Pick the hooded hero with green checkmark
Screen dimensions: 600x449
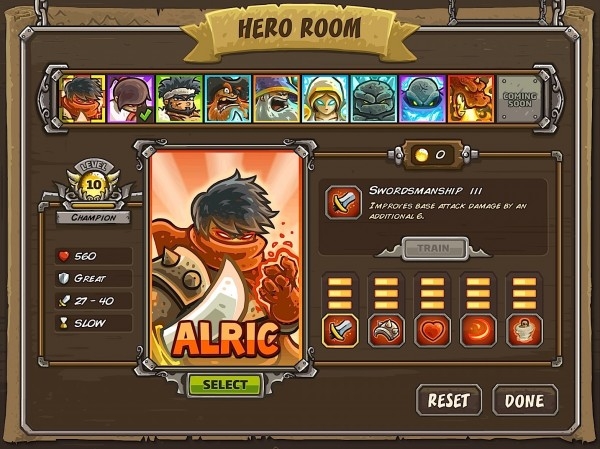tap(131, 99)
